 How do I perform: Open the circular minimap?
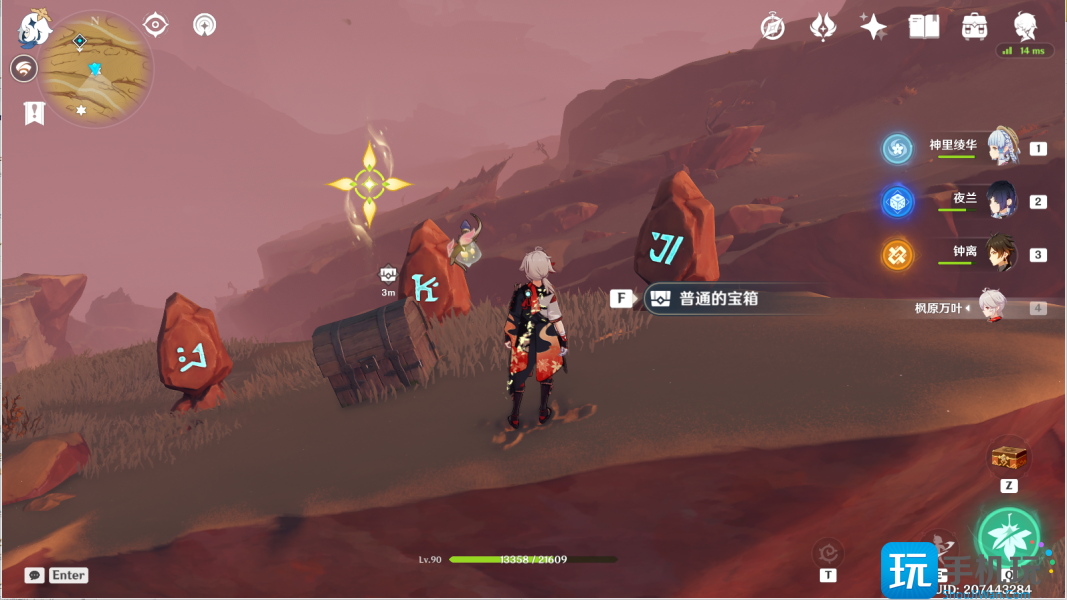tap(95, 69)
